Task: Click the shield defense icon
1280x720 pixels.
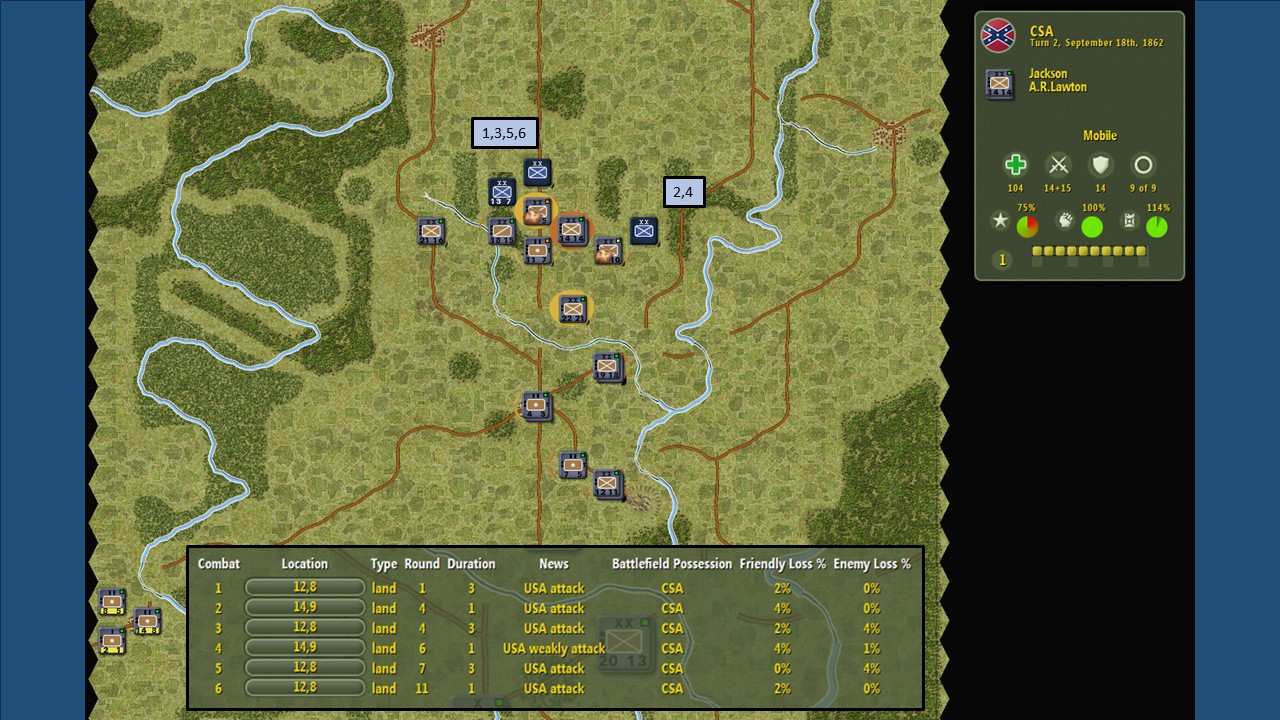Action: point(1100,165)
